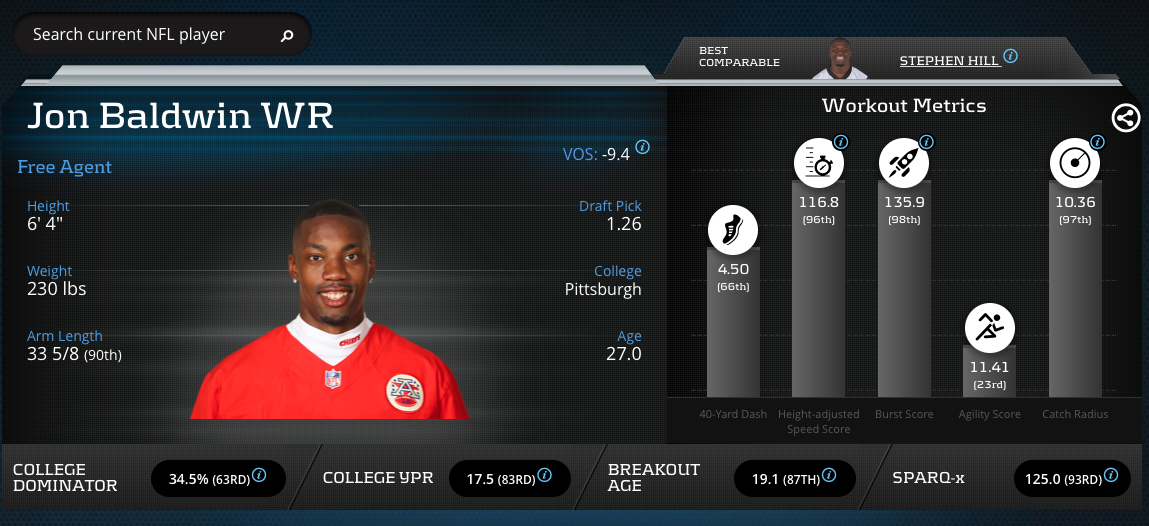Select the Agility Score running figure icon

coord(989,327)
